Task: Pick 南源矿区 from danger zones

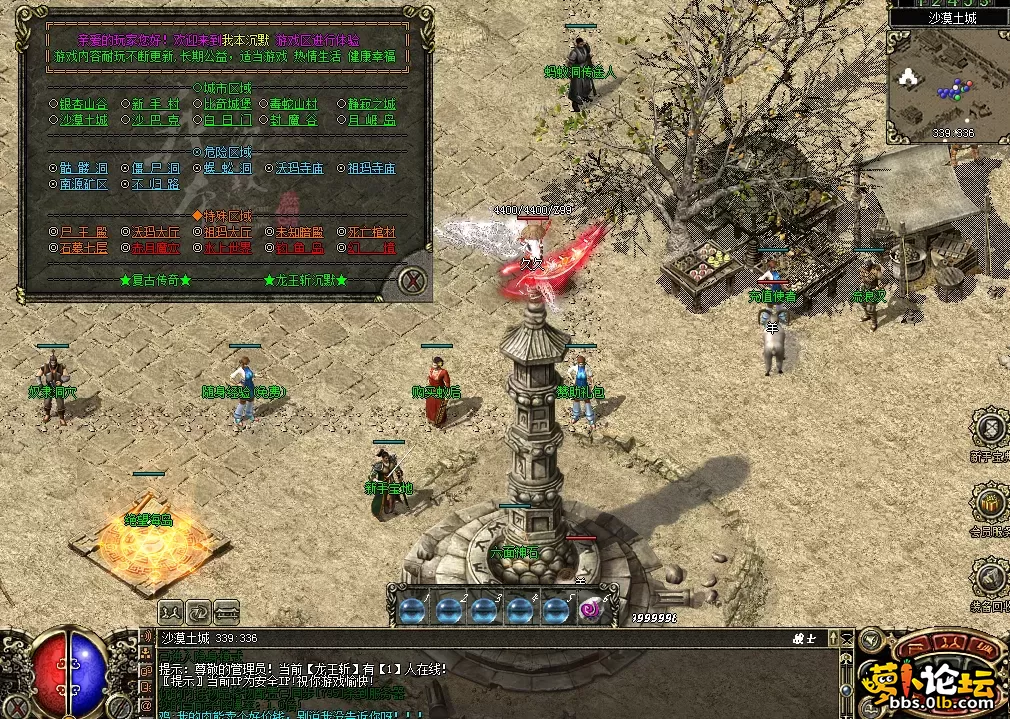Action: [x=84, y=184]
